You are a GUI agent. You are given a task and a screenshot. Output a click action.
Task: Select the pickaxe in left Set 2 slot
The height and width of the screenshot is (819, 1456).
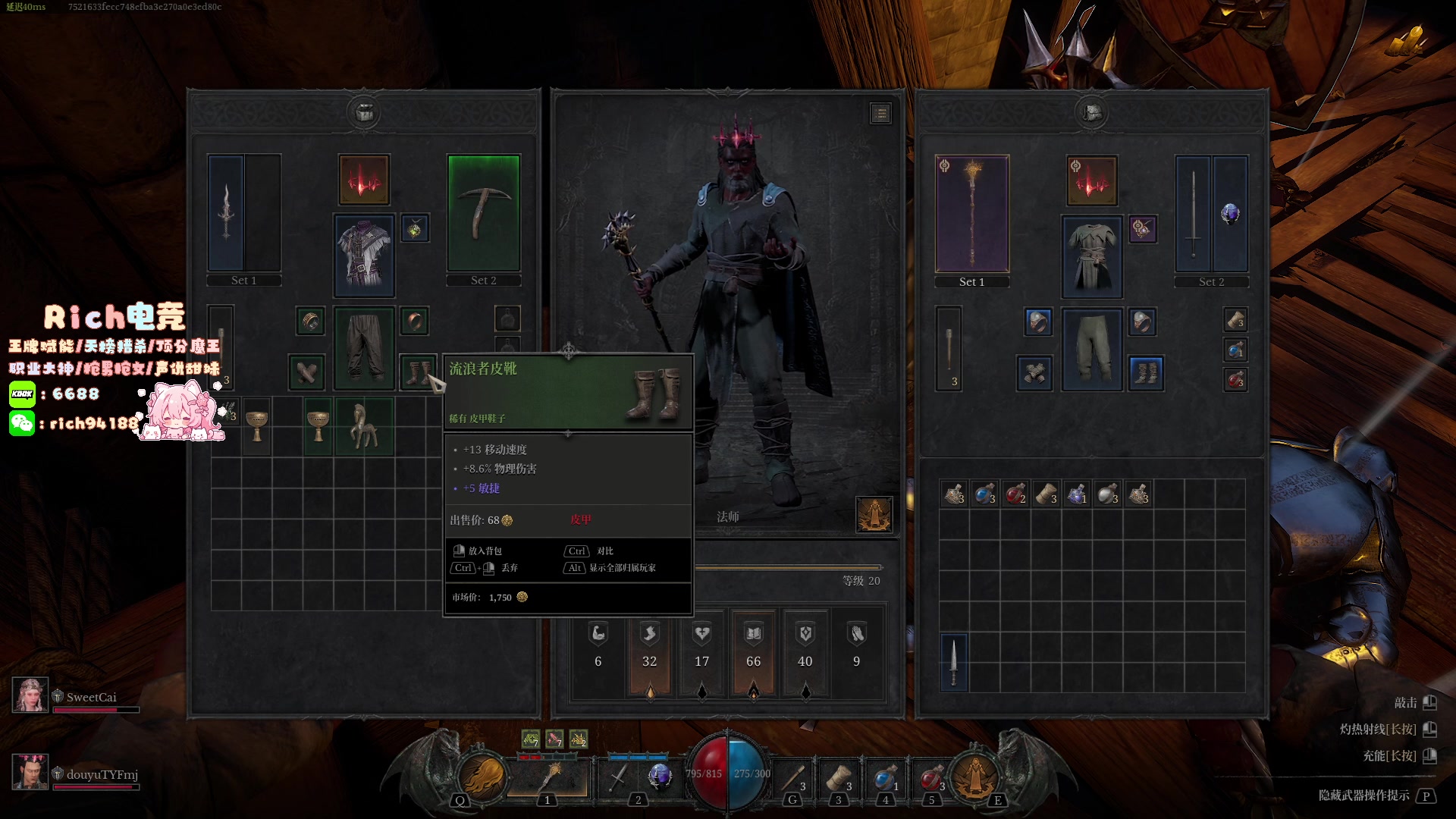point(483,212)
